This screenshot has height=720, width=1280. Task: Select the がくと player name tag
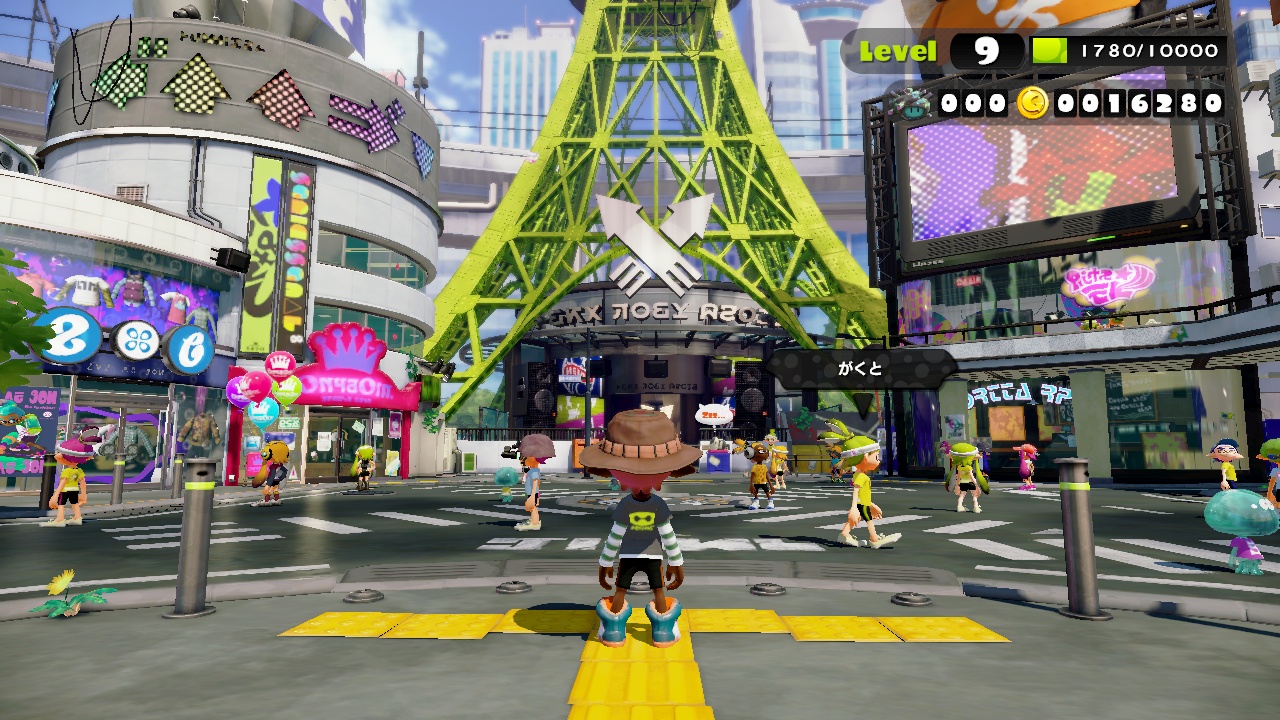[860, 369]
